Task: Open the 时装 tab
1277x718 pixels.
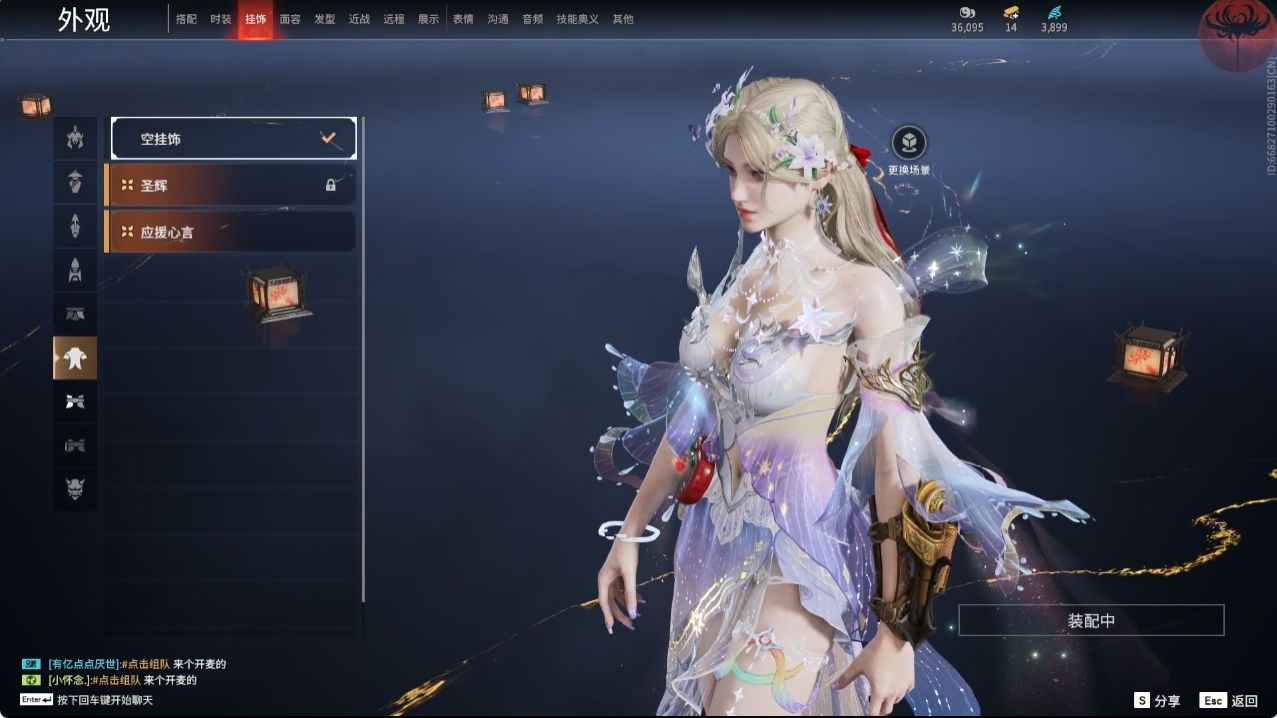Action: click(221, 19)
